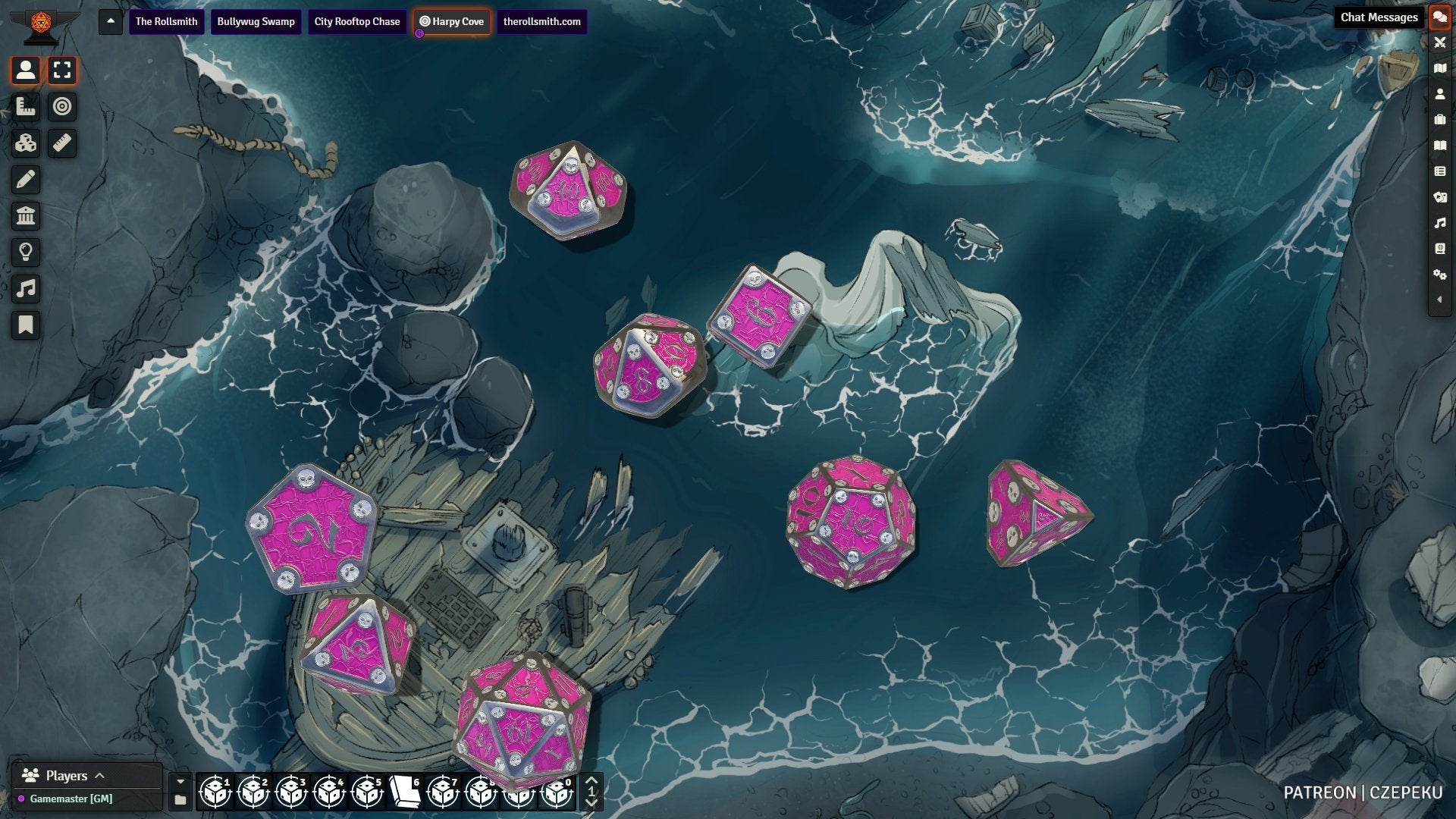
Task: Activate the book macro in hotbar slot 6
Action: pos(405,792)
